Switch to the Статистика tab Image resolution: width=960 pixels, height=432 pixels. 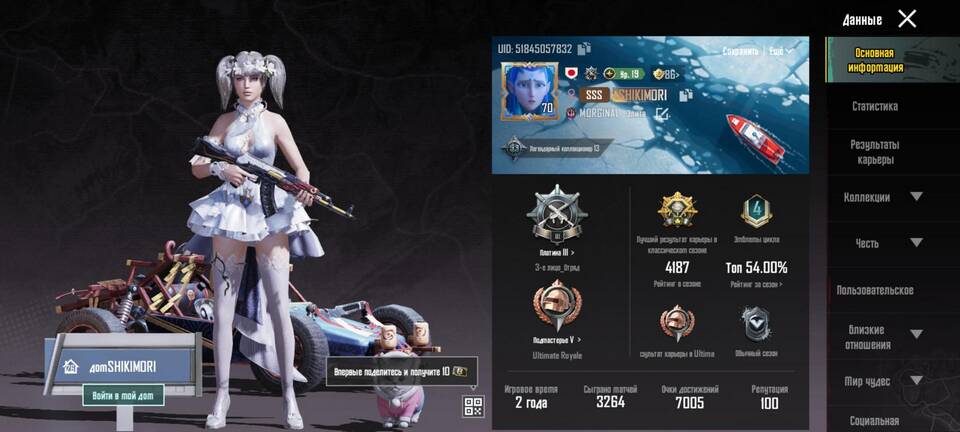[875, 106]
